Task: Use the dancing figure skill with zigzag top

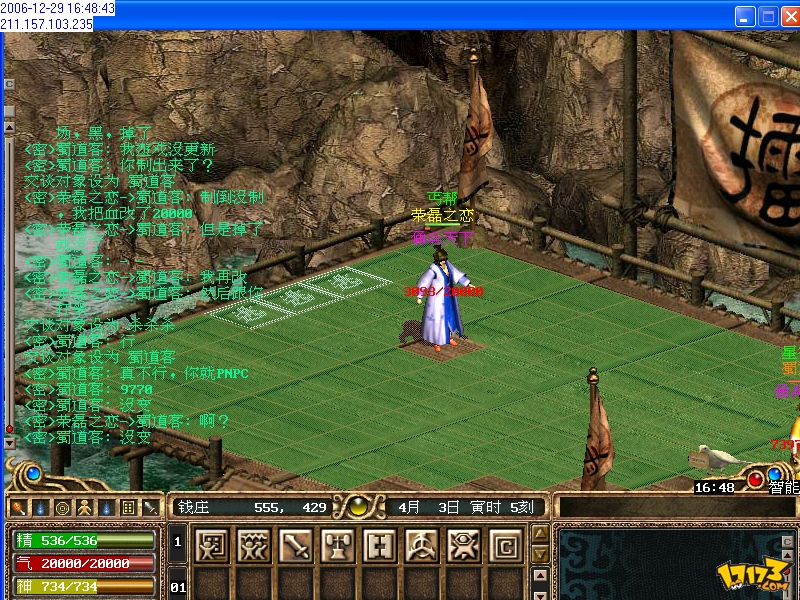Action: [253, 545]
